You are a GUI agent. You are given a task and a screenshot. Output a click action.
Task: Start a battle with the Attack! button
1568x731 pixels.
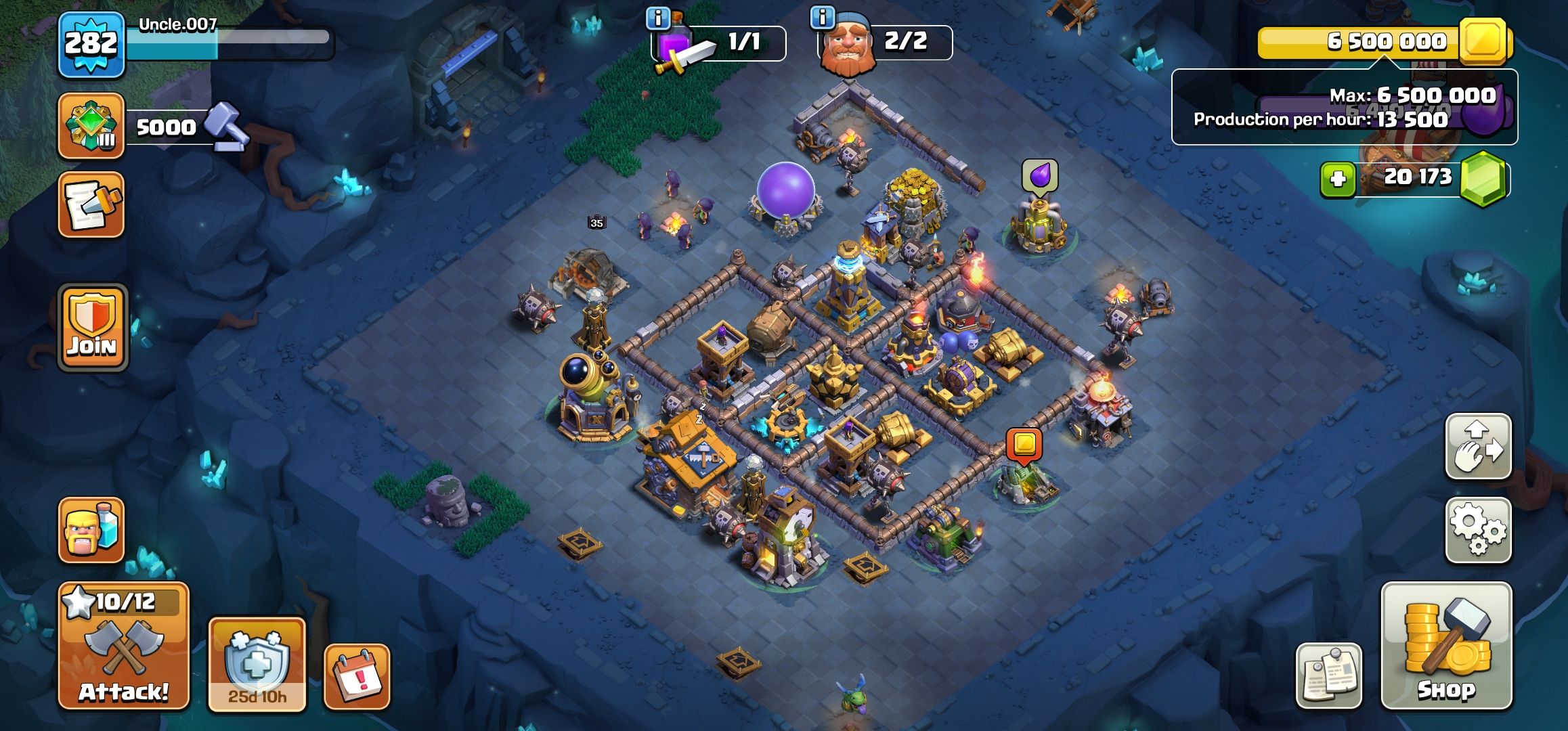(x=124, y=645)
